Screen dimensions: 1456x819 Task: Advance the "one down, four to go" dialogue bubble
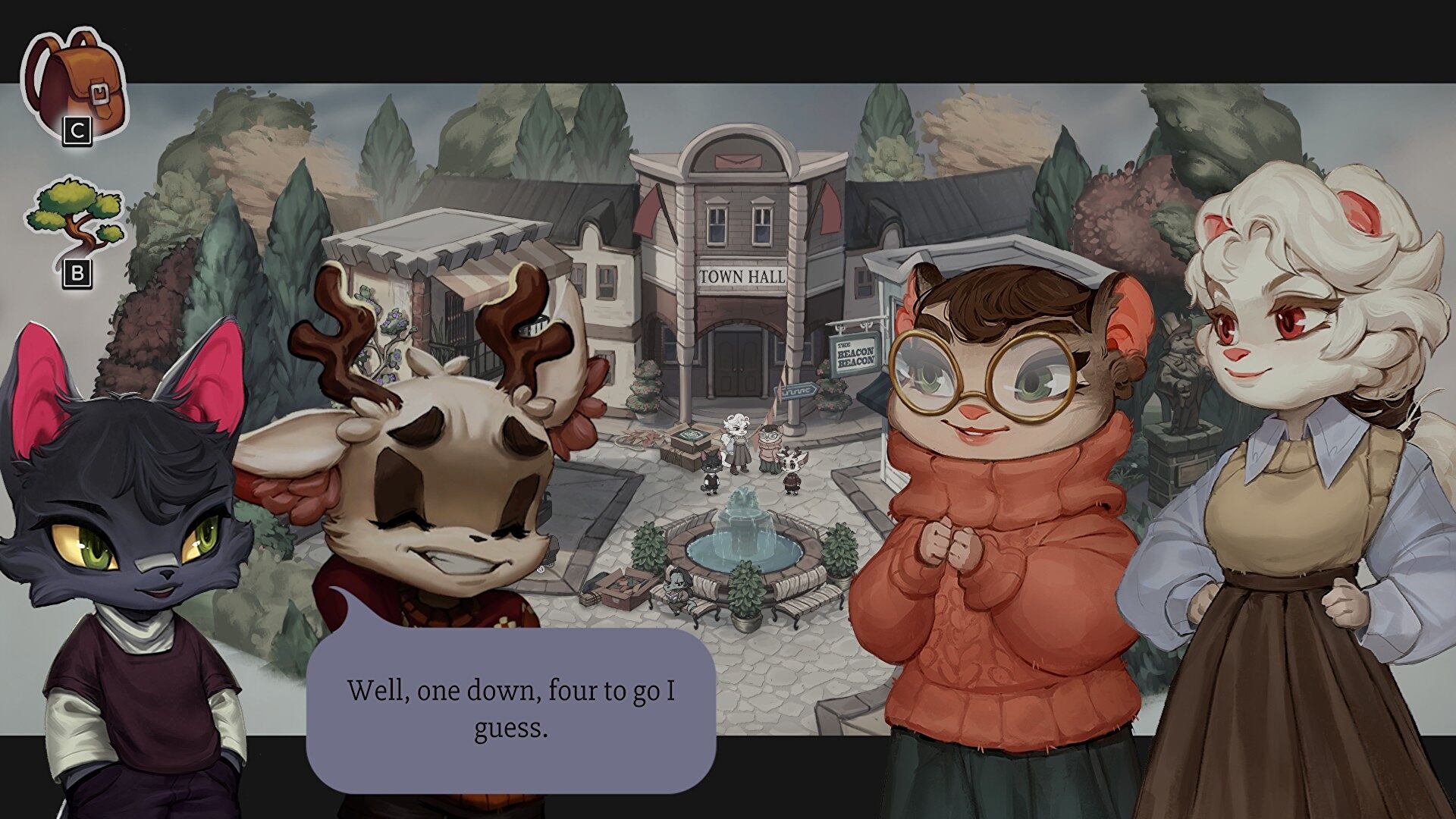pyautogui.click(x=510, y=709)
